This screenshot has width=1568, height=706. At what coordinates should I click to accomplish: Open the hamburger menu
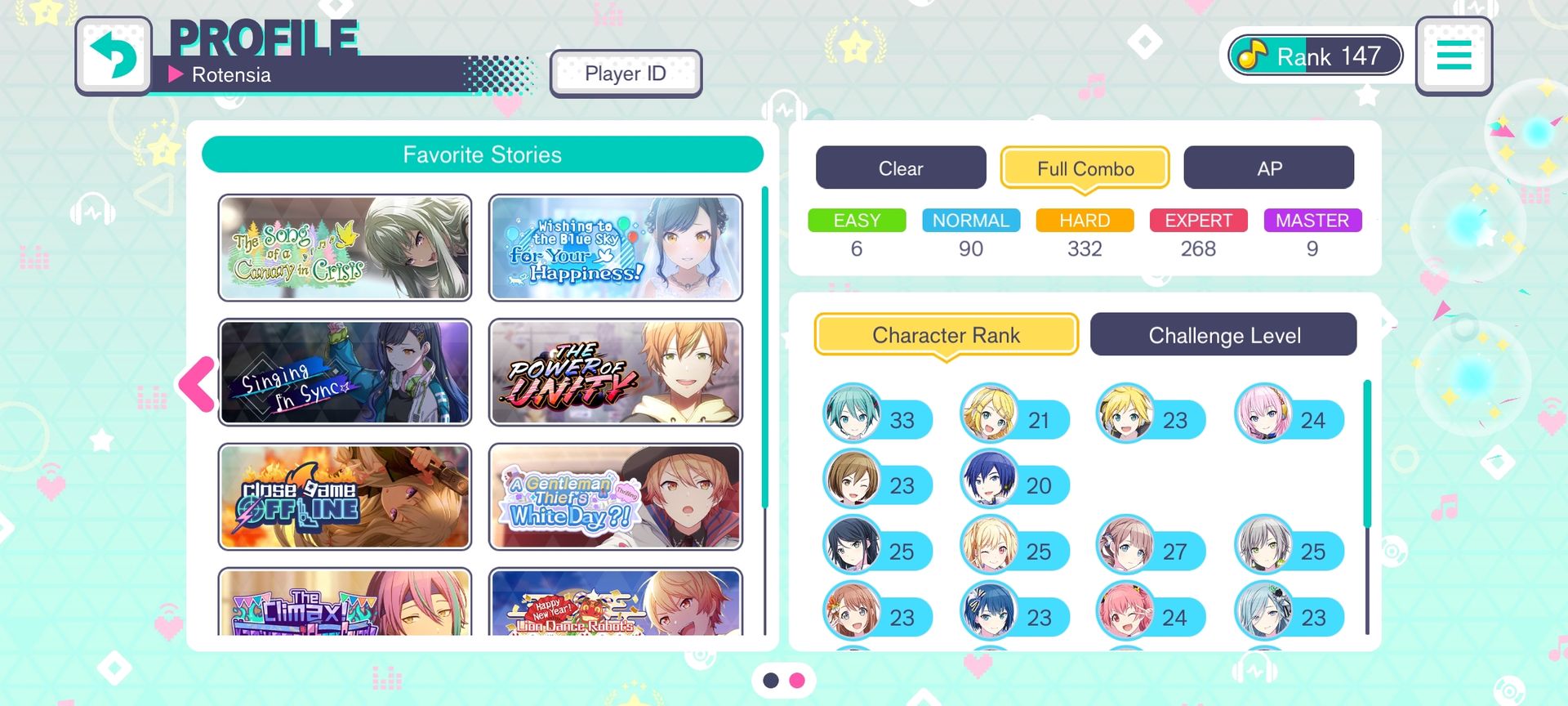pos(1454,56)
